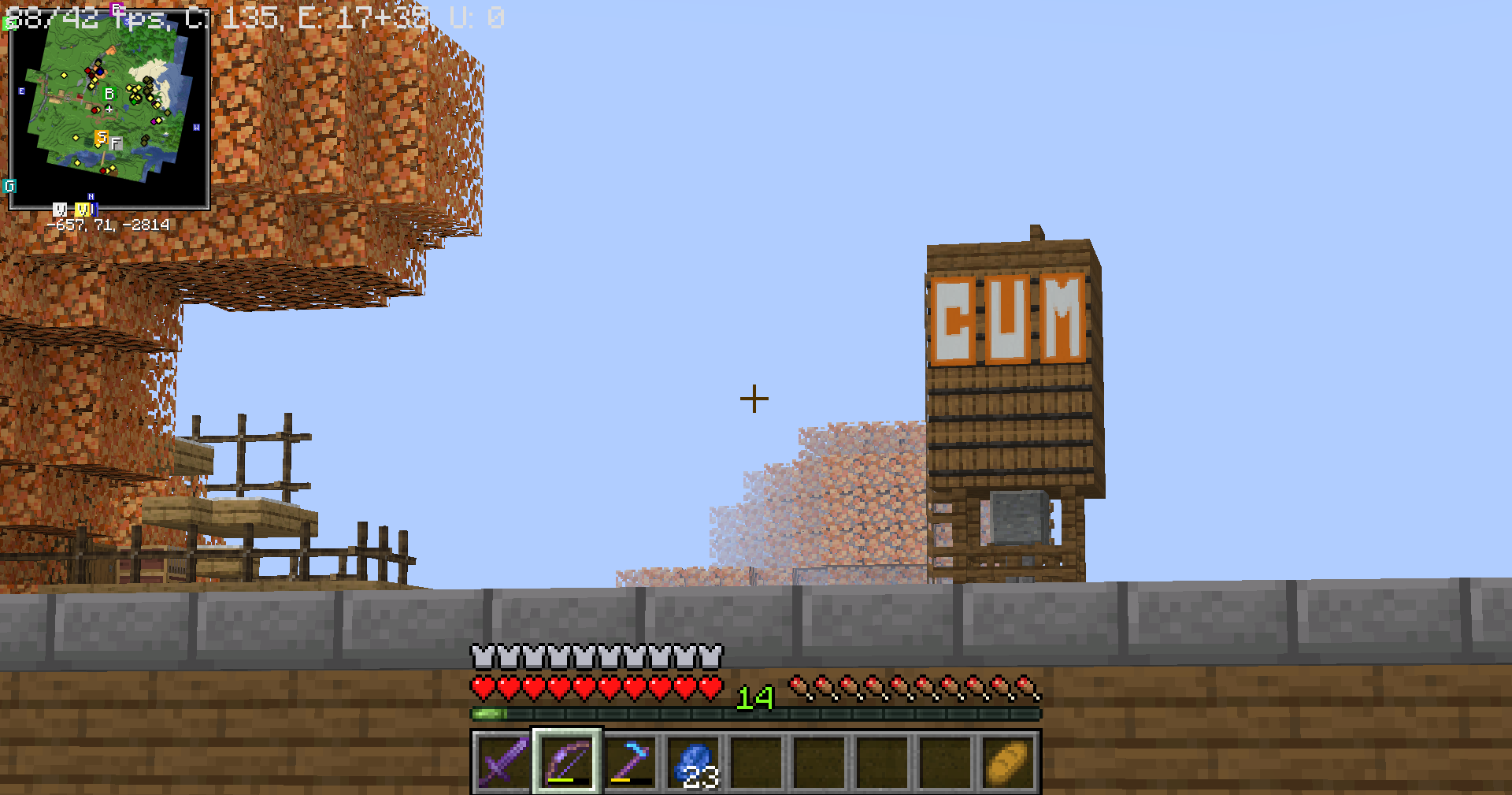Click the teal G marker beside the minimap

click(9, 186)
